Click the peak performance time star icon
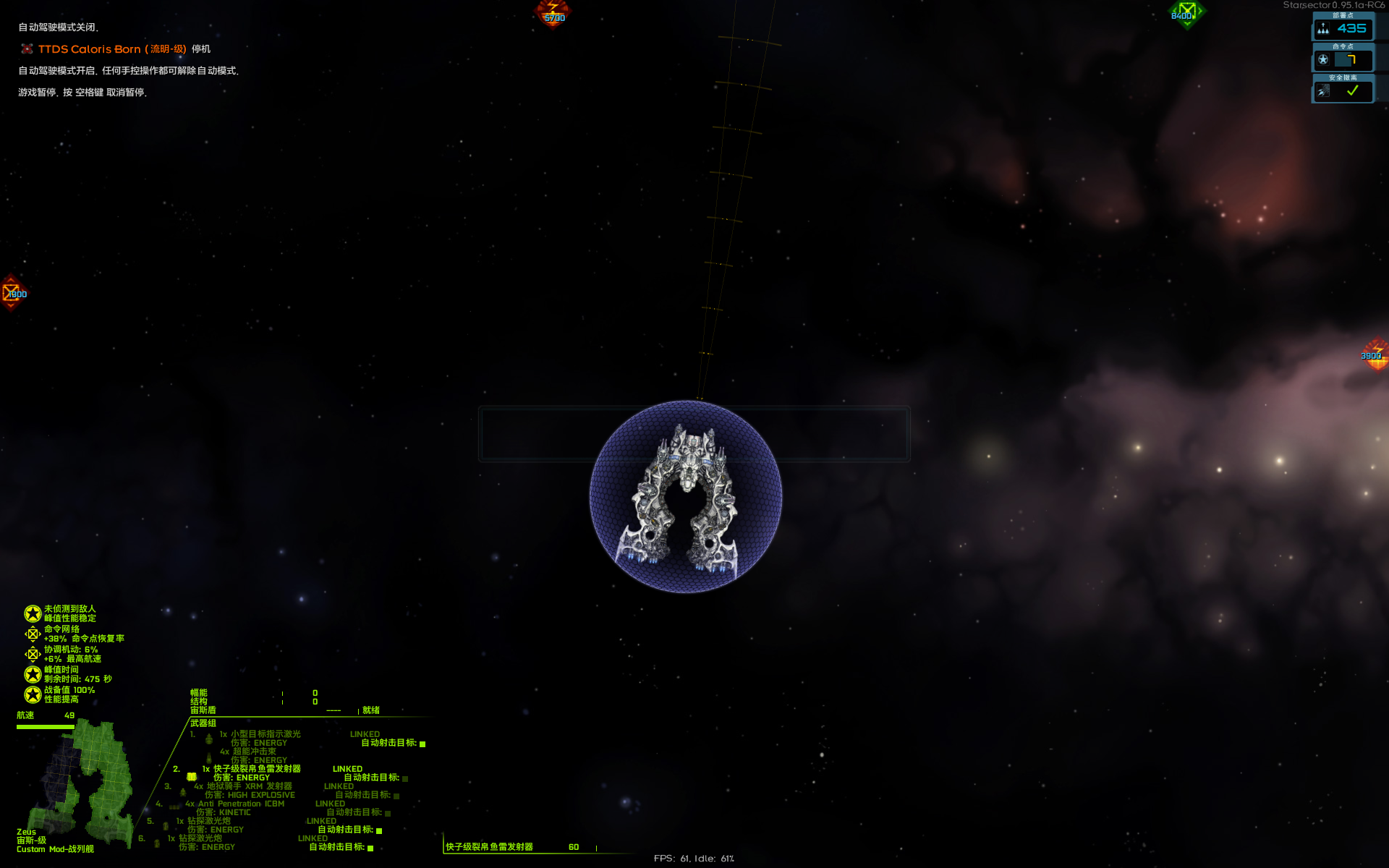The height and width of the screenshot is (868, 1389). coord(33,676)
